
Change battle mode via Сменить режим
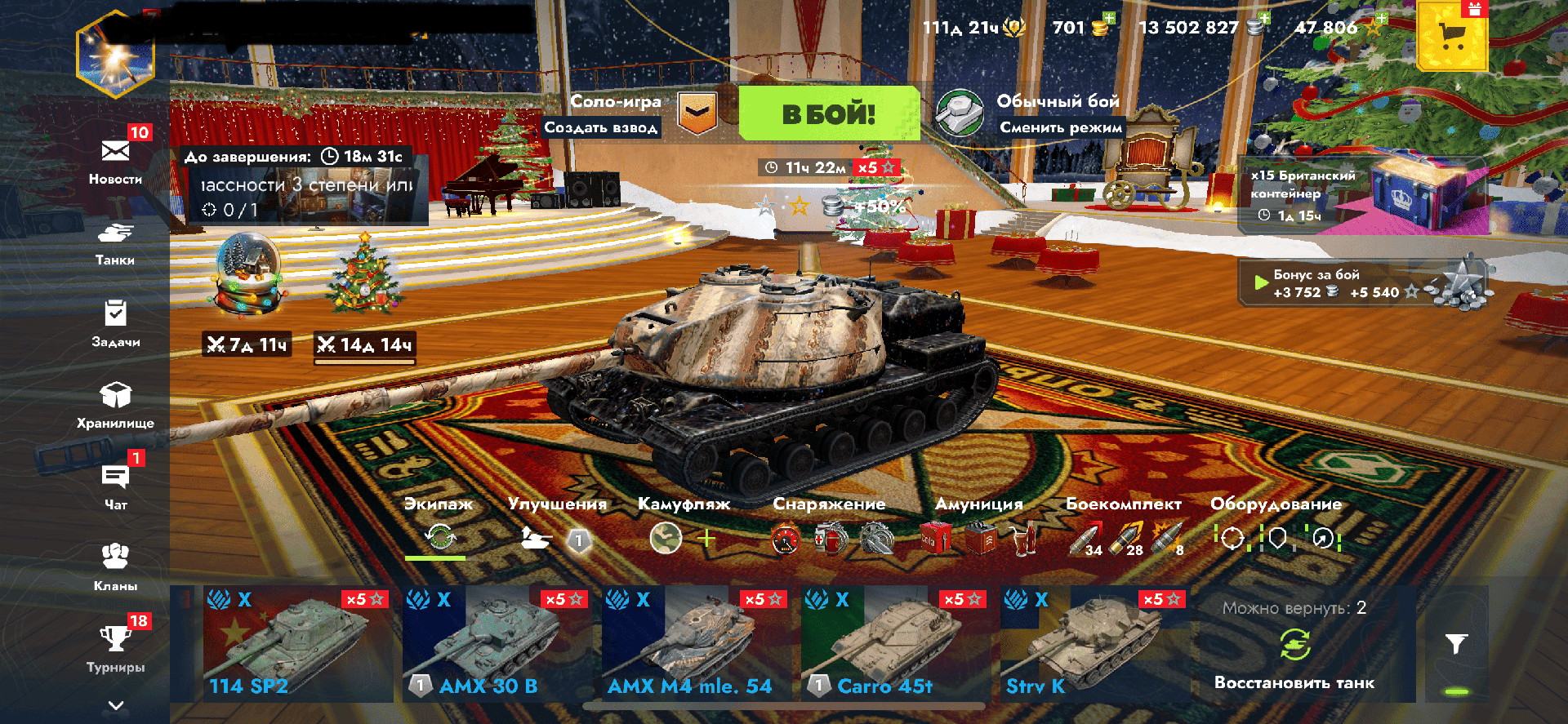[x=1060, y=127]
